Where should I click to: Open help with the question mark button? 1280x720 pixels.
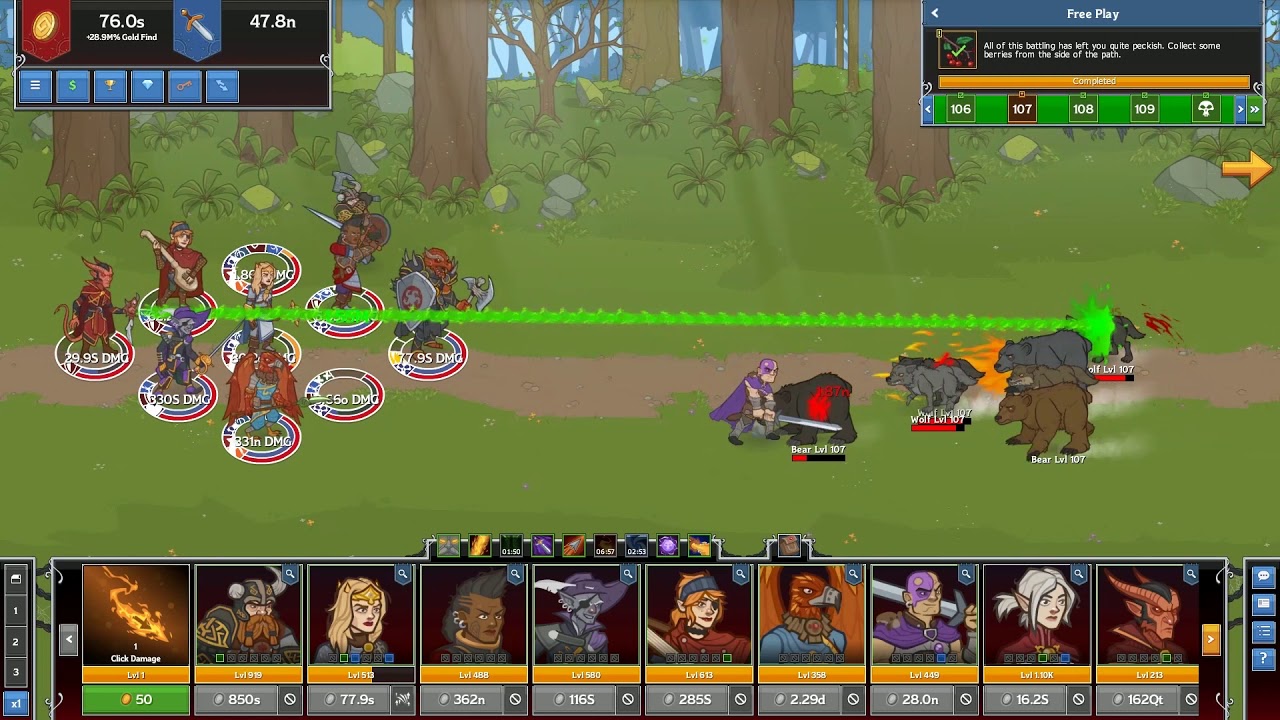tap(1264, 659)
